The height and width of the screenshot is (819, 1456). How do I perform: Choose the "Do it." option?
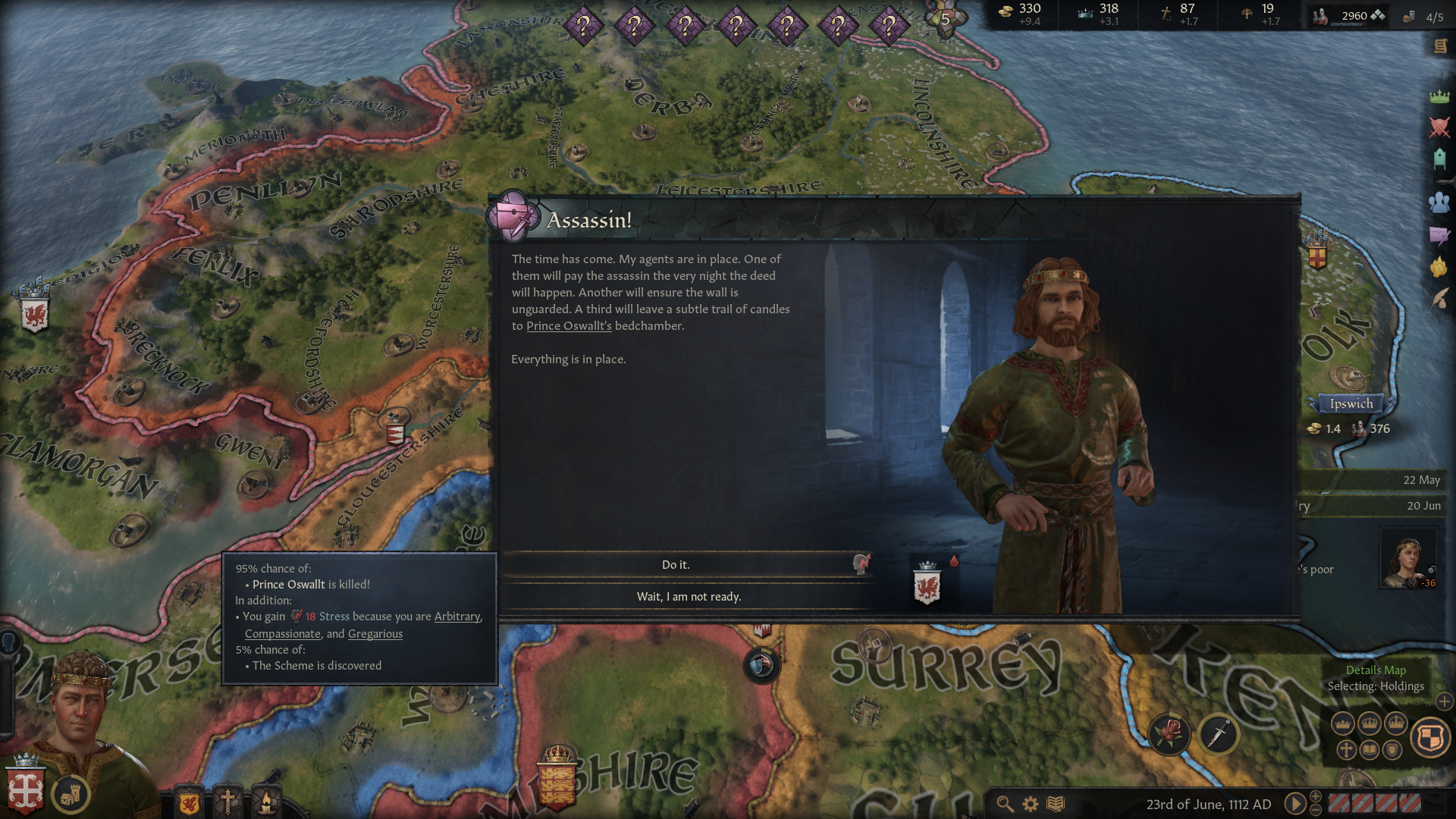[675, 565]
